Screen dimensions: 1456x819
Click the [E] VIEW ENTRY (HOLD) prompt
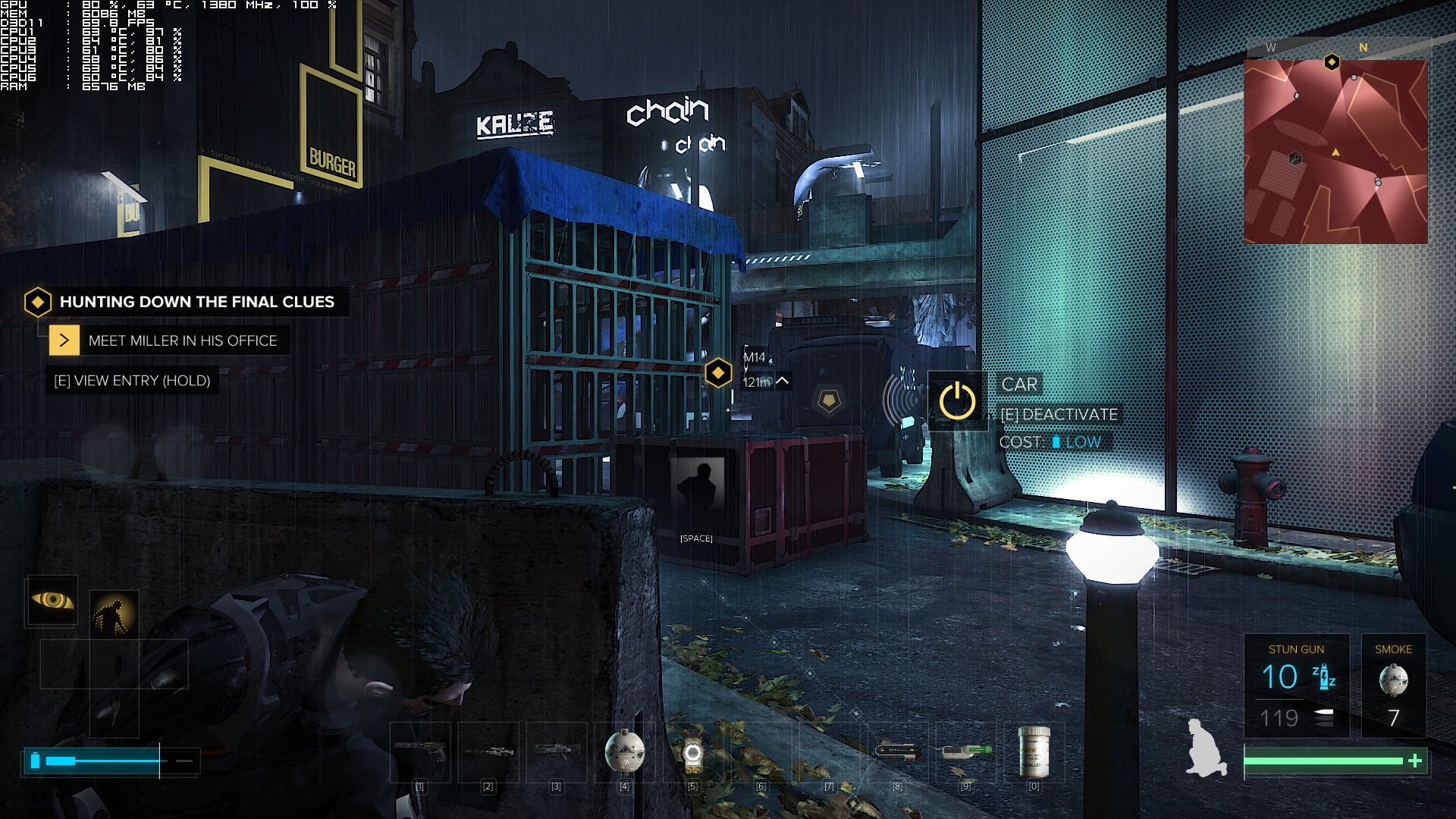coord(133,381)
